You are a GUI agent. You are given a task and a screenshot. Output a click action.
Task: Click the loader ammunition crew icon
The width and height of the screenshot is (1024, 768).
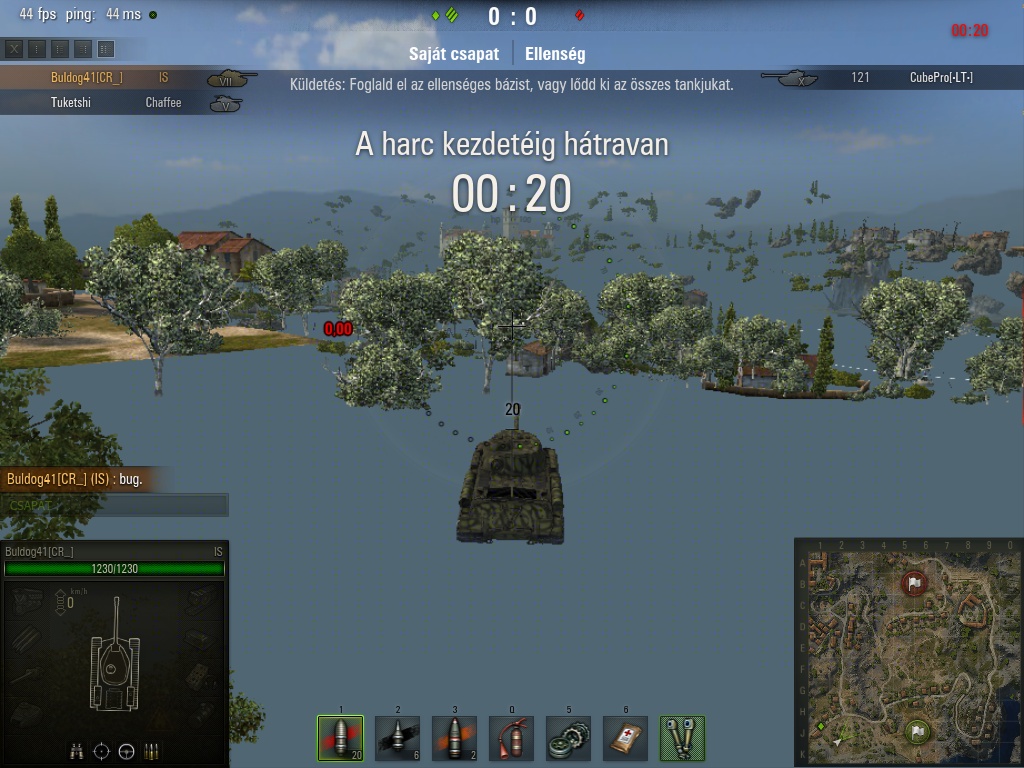click(152, 751)
